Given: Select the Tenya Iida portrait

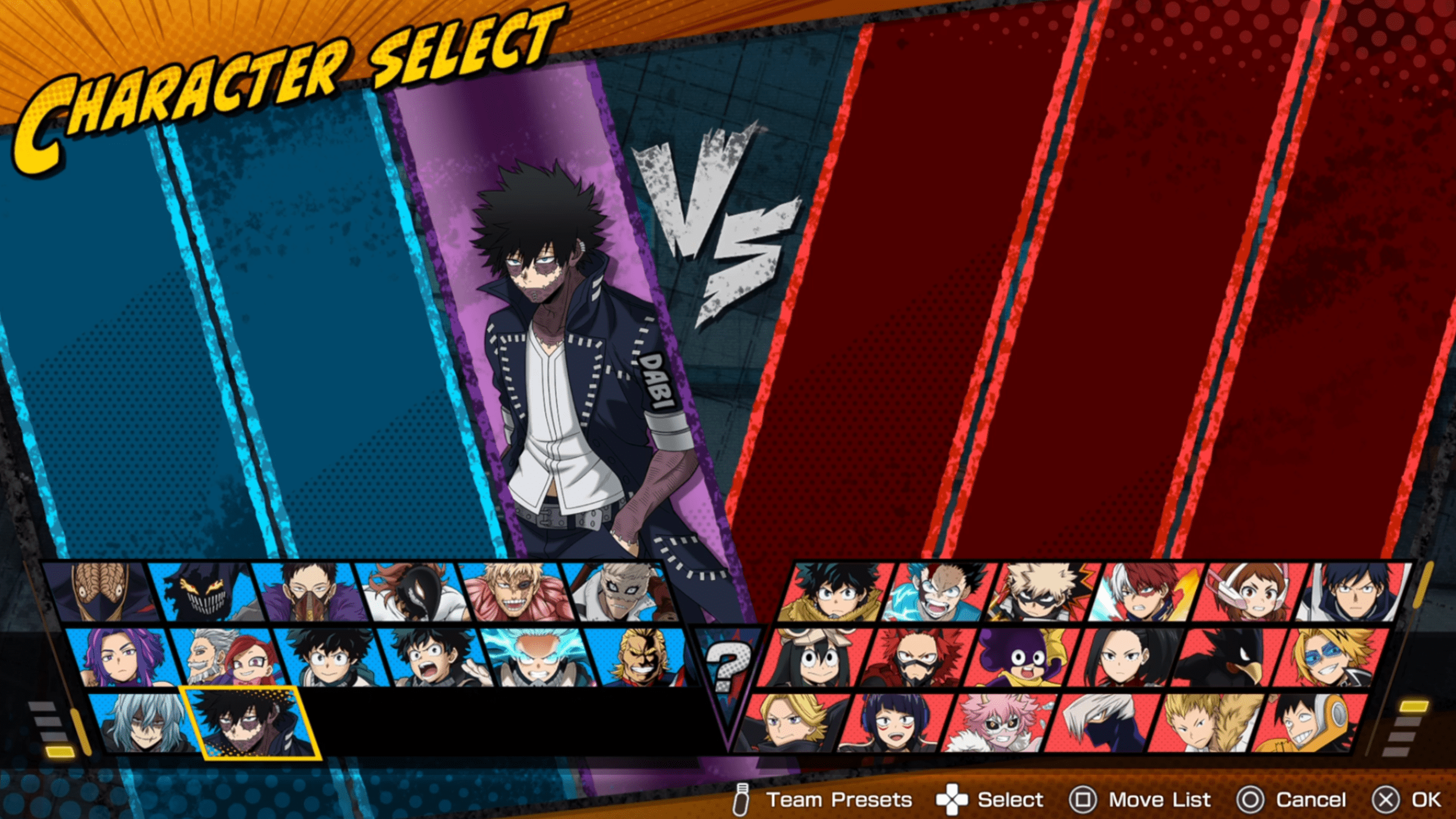Looking at the screenshot, I should click(1353, 592).
